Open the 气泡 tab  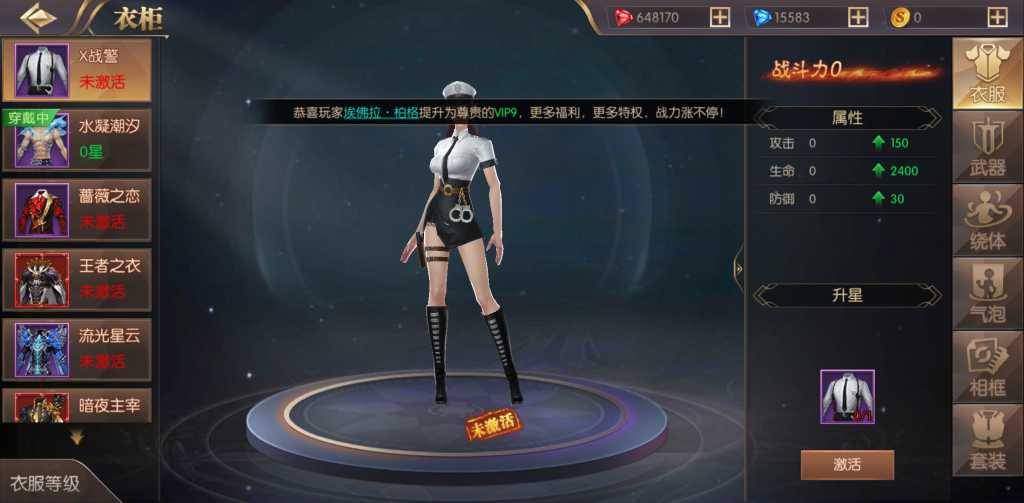(x=987, y=292)
